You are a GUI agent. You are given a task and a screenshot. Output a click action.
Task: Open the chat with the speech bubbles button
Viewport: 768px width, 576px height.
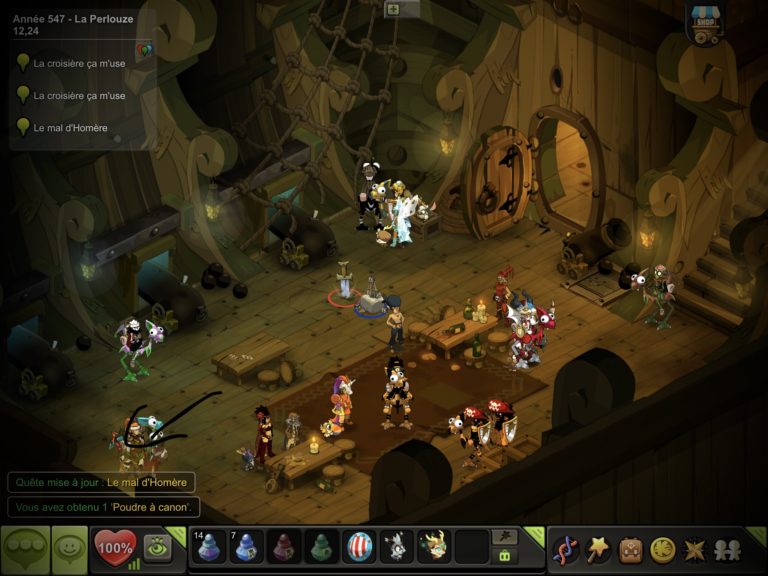pos(25,549)
